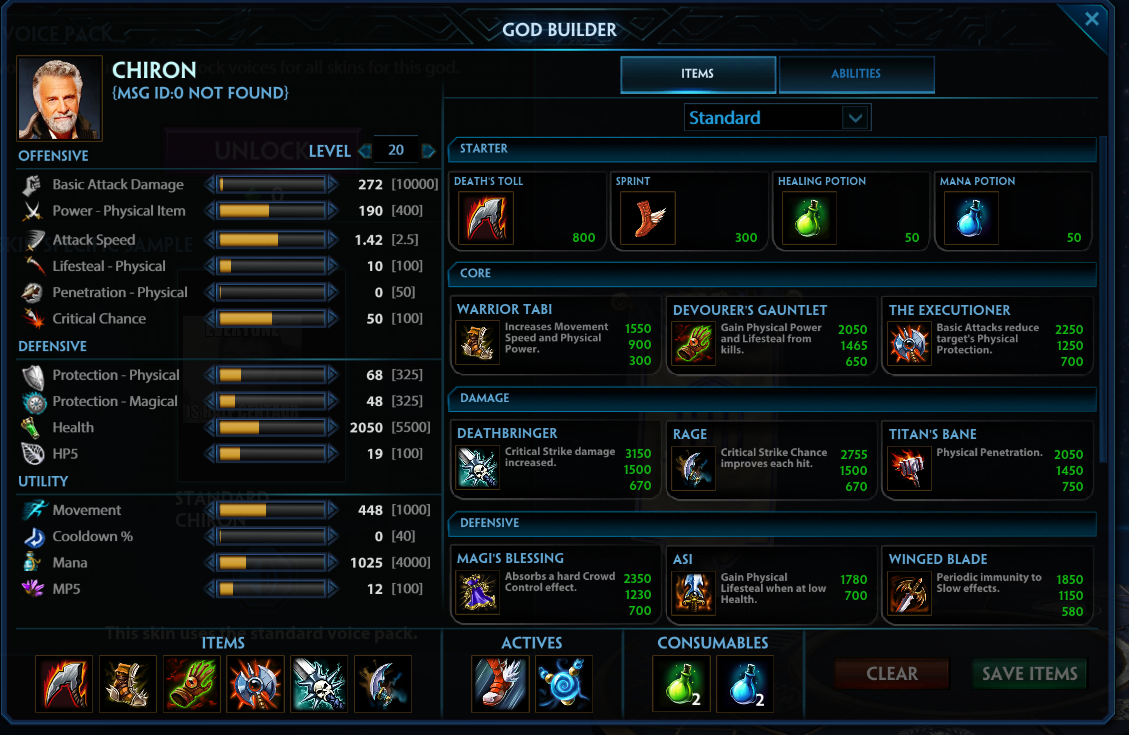Image resolution: width=1129 pixels, height=735 pixels.
Task: Switch to the Abilities tab
Action: pyautogui.click(x=856, y=74)
